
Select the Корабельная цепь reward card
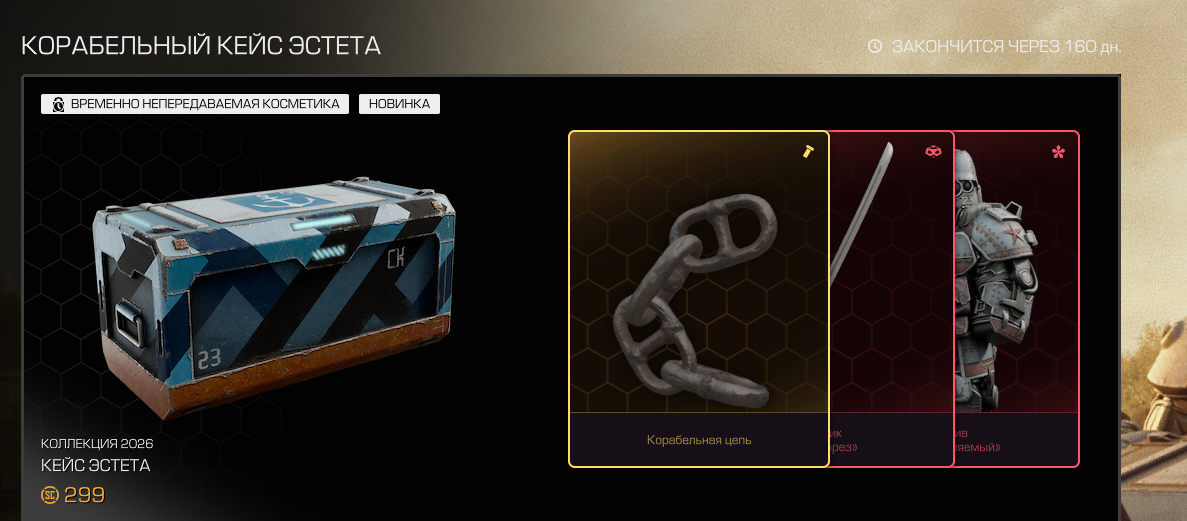pyautogui.click(x=698, y=300)
